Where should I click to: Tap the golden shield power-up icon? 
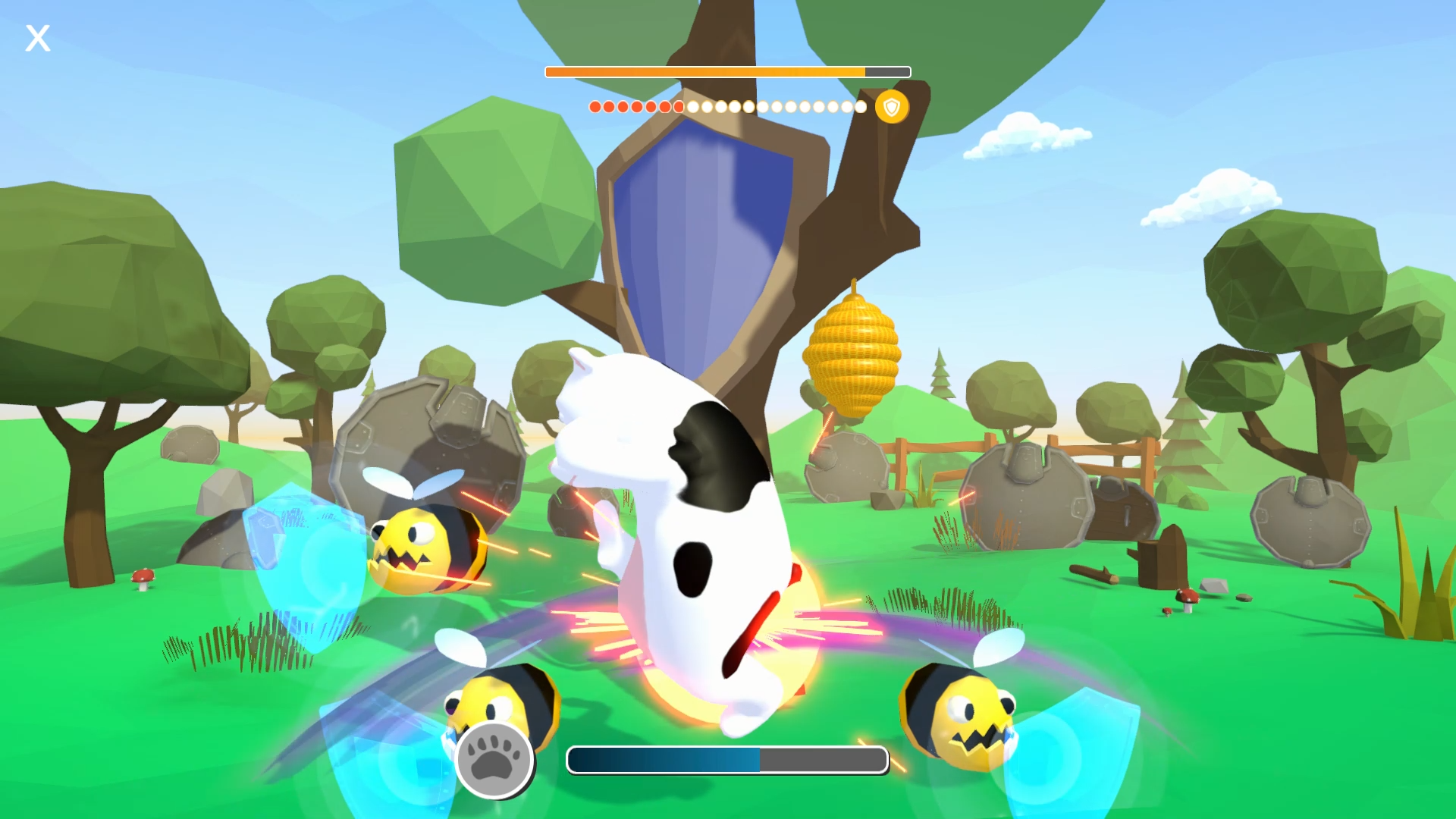892,106
